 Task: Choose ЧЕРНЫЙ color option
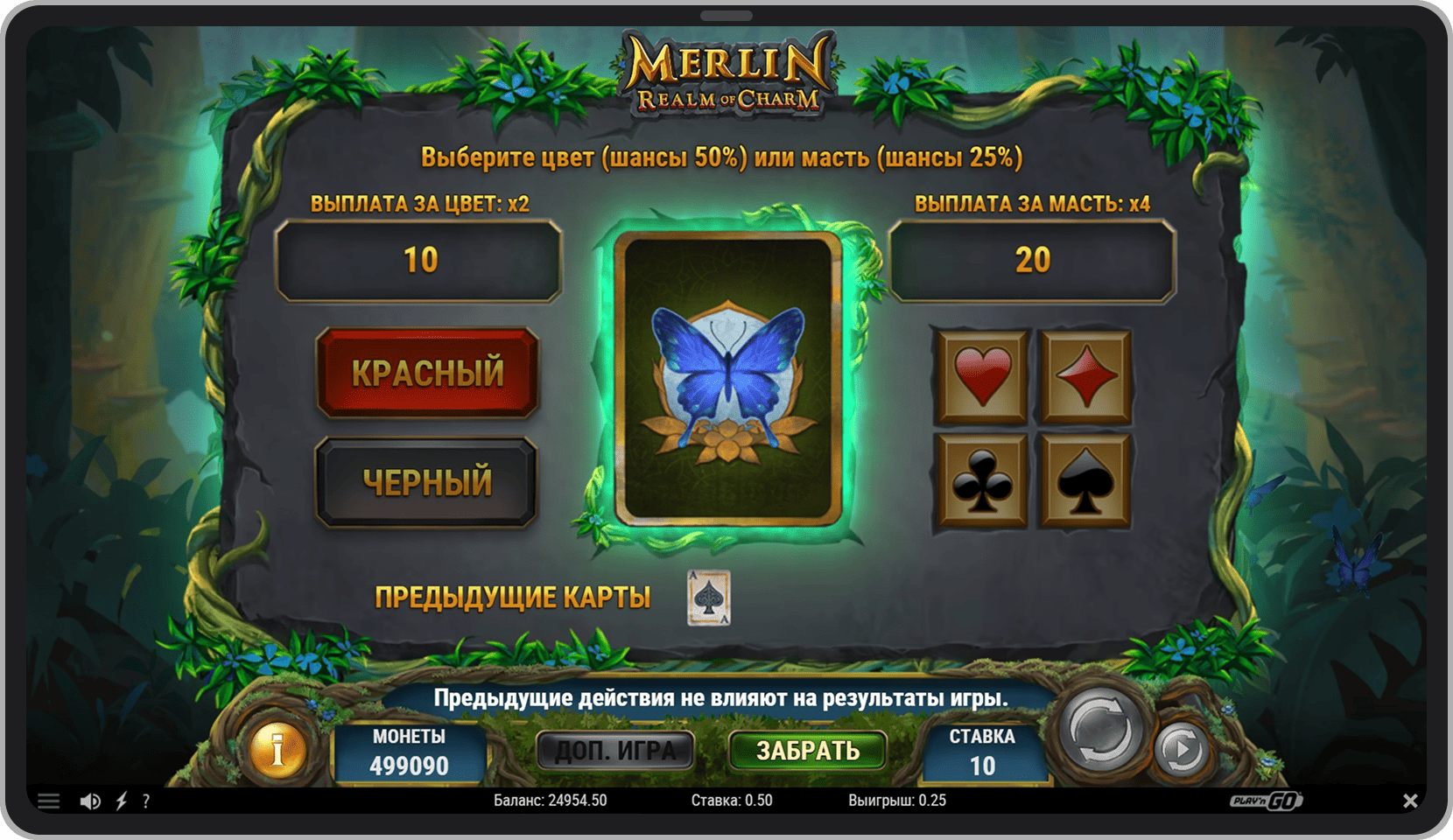click(x=428, y=483)
